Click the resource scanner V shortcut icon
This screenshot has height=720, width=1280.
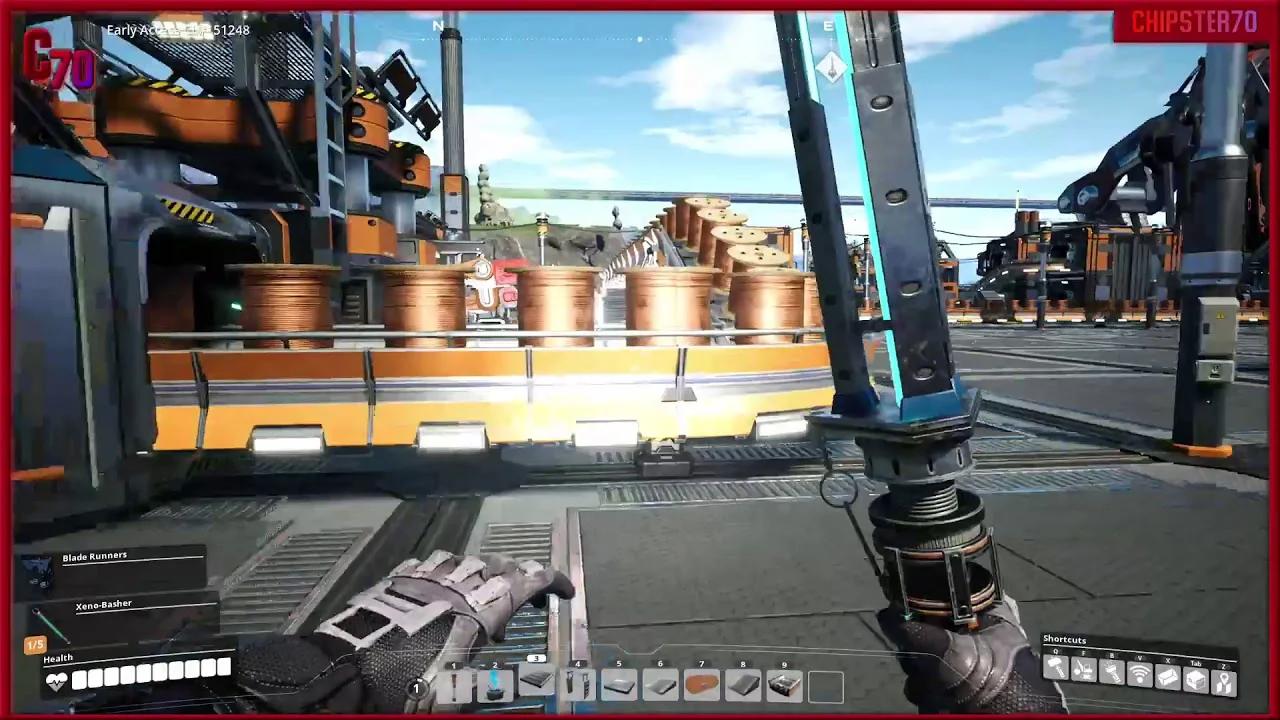1140,673
